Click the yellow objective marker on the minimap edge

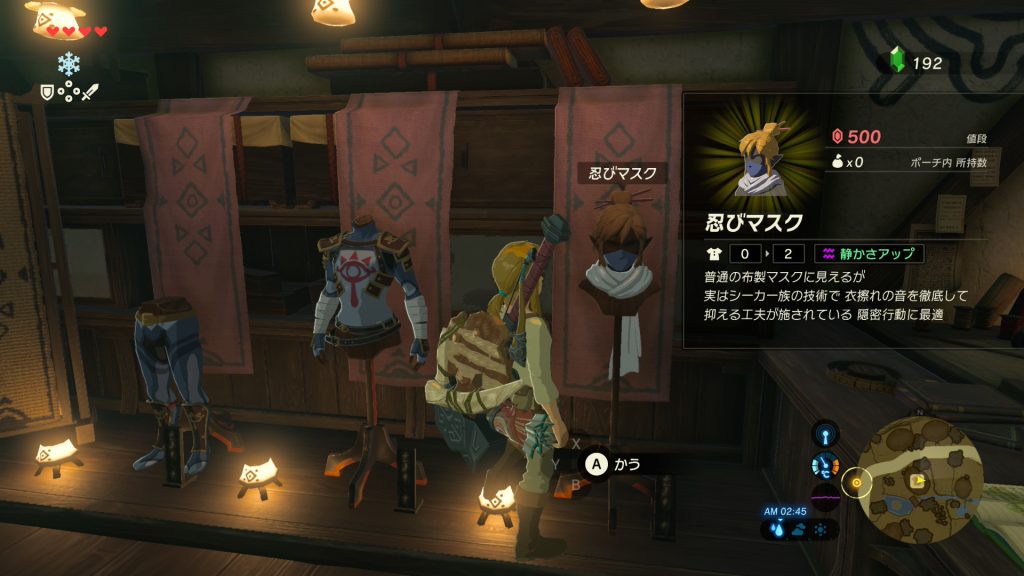pos(856,485)
